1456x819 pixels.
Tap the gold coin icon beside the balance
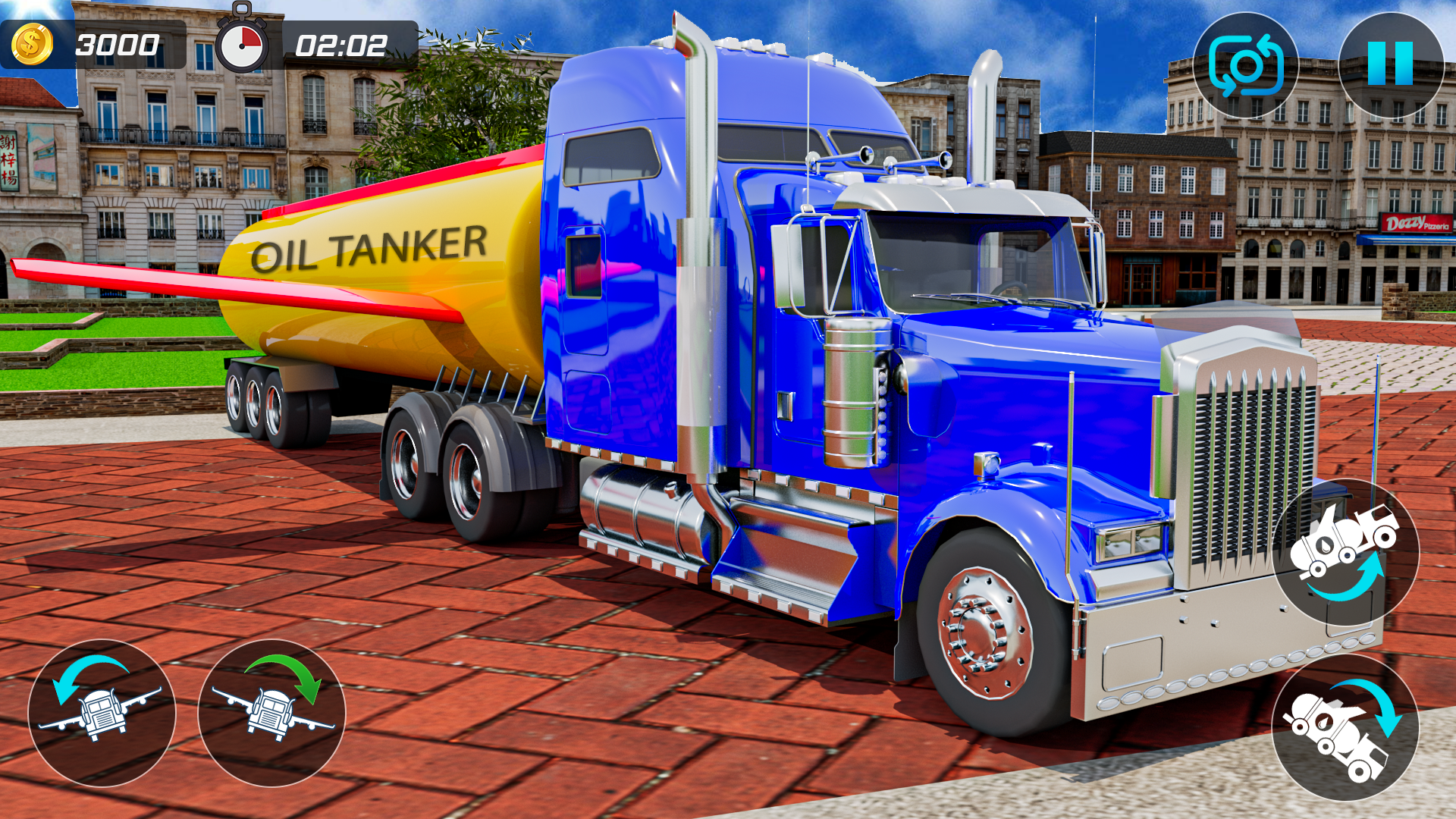[x=32, y=43]
